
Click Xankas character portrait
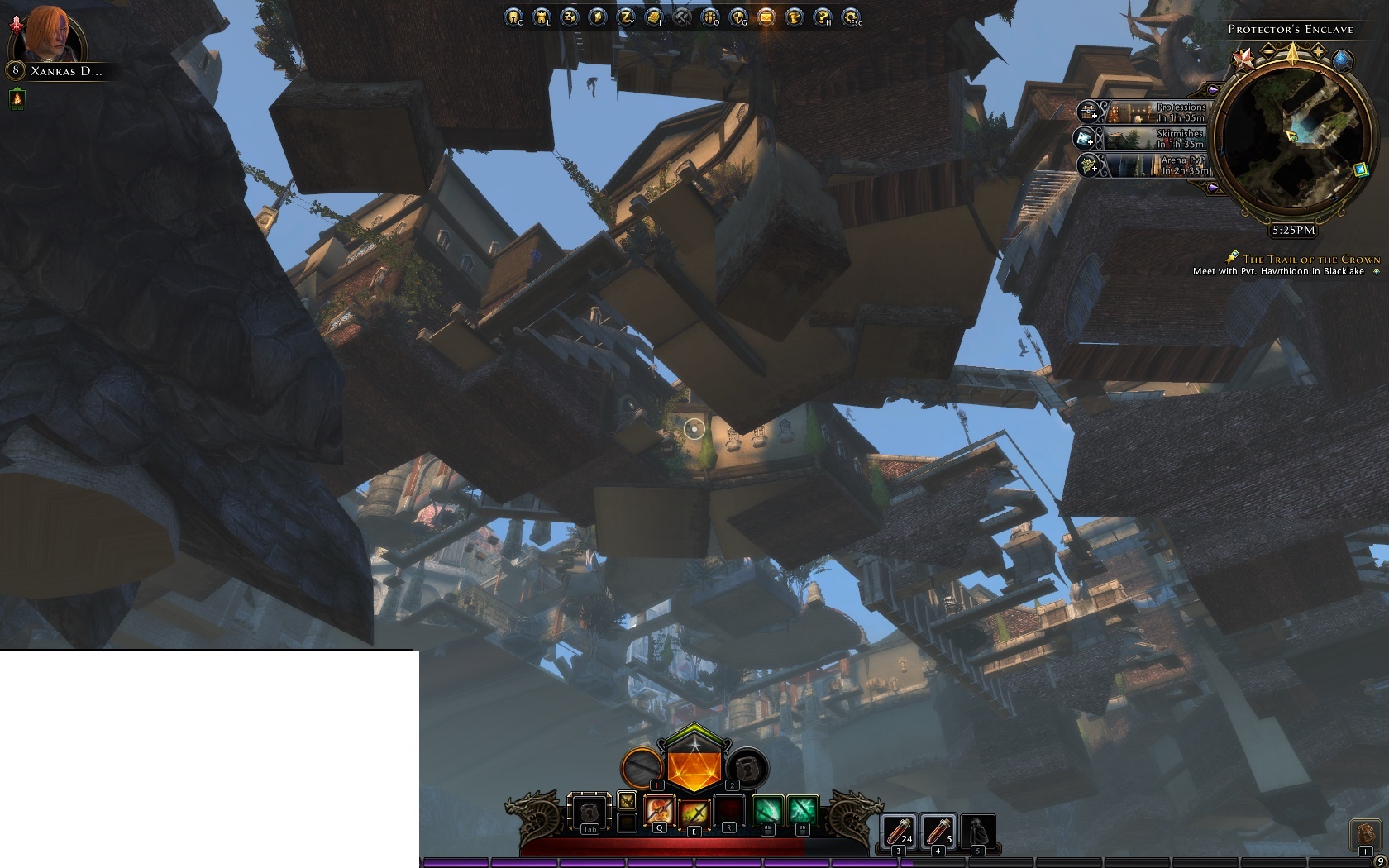click(55, 33)
